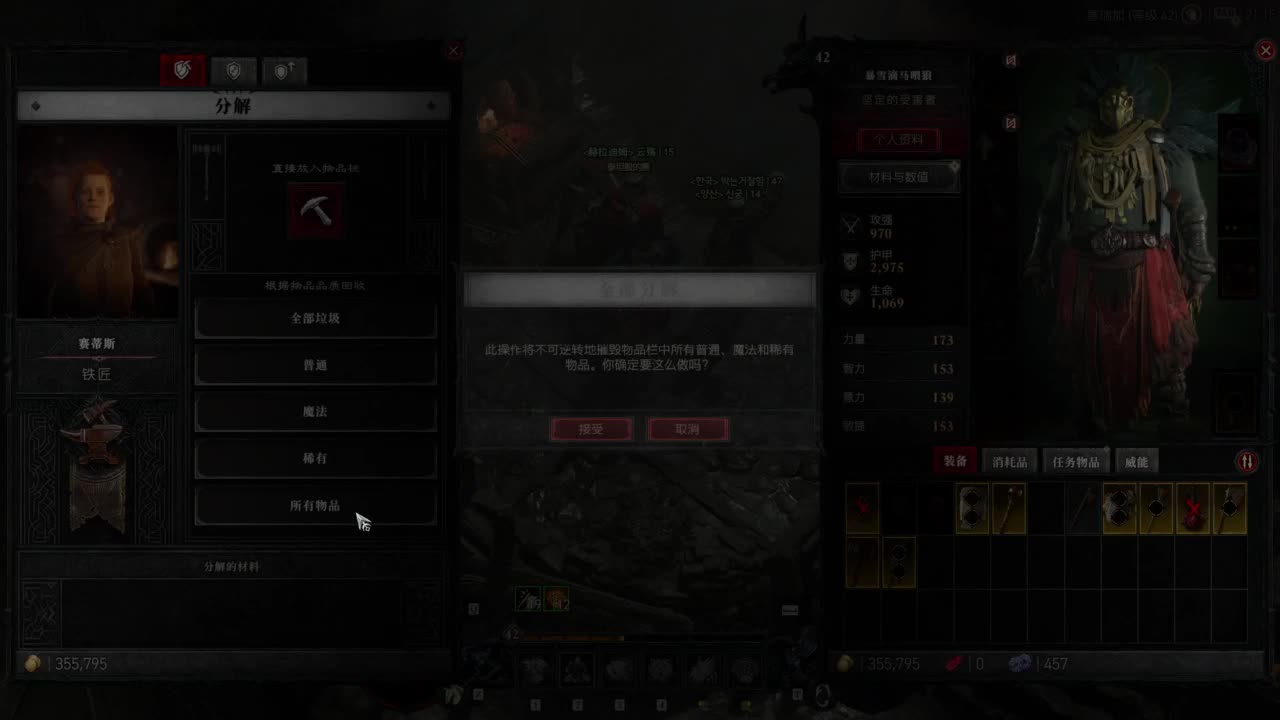This screenshot has width=1280, height=720.
Task: Open the 消耗品 consumables tab
Action: 1009,459
